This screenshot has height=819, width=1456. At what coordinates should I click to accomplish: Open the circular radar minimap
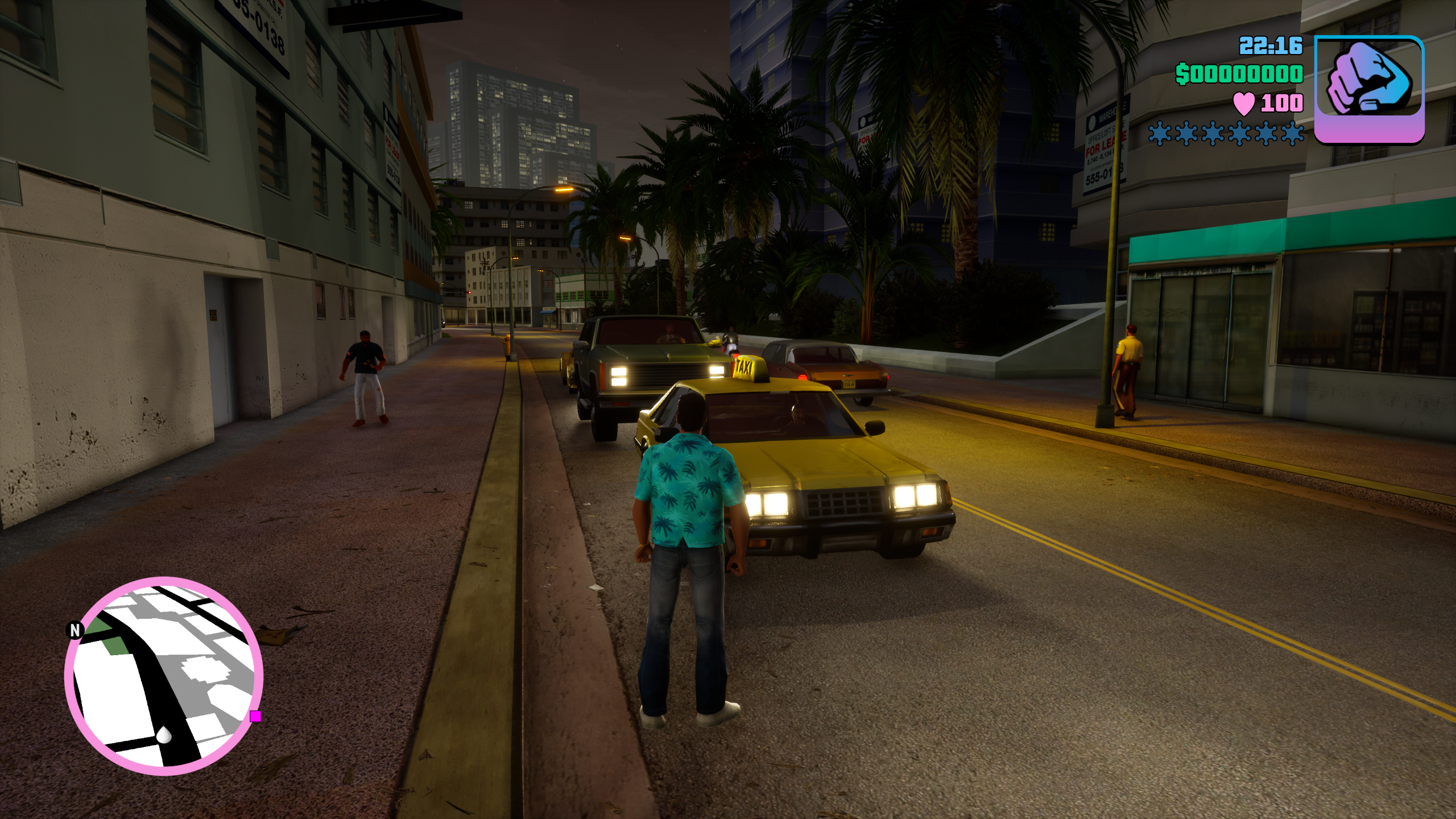pyautogui.click(x=164, y=676)
